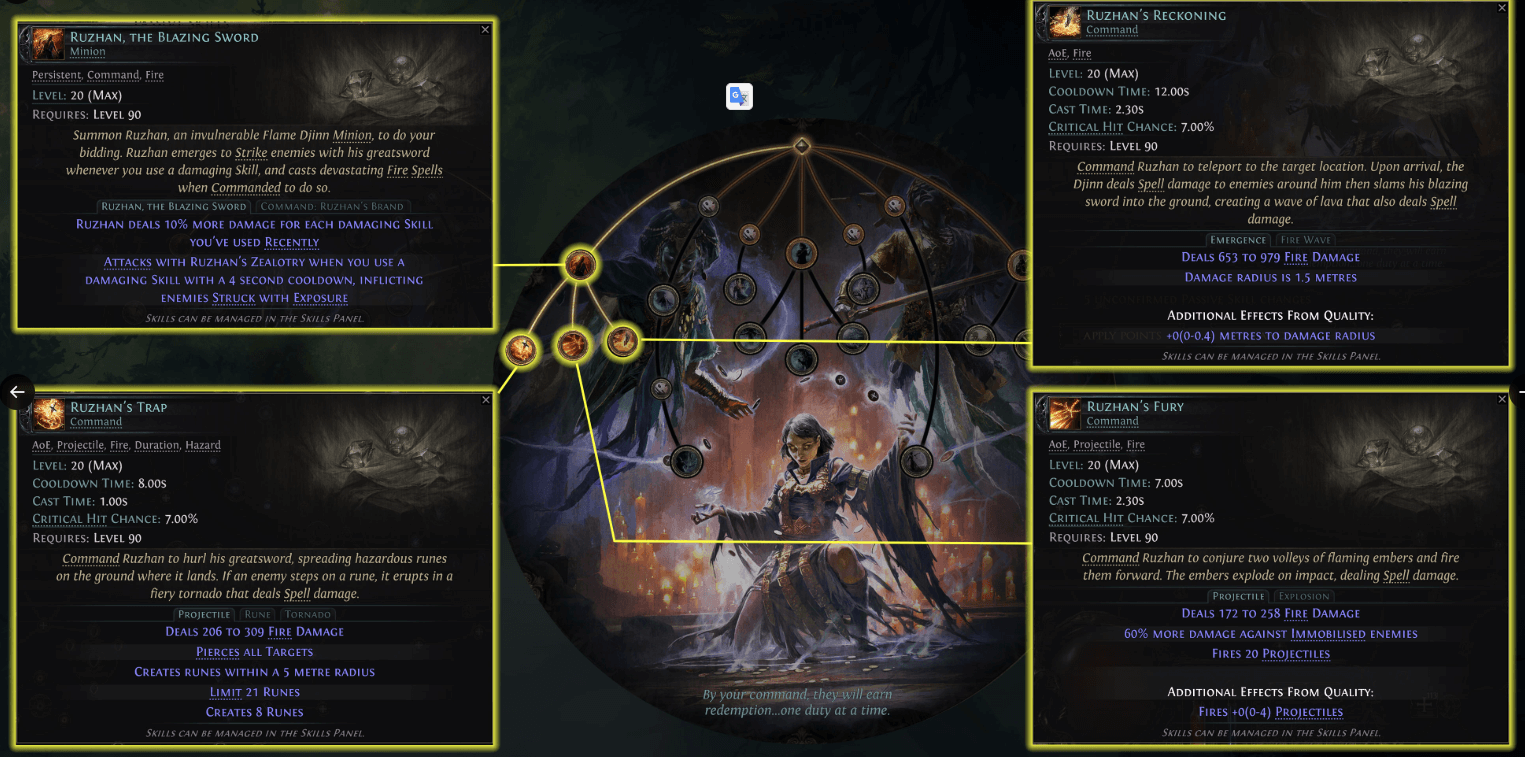
Task: Open the browser translate icon
Action: click(739, 96)
